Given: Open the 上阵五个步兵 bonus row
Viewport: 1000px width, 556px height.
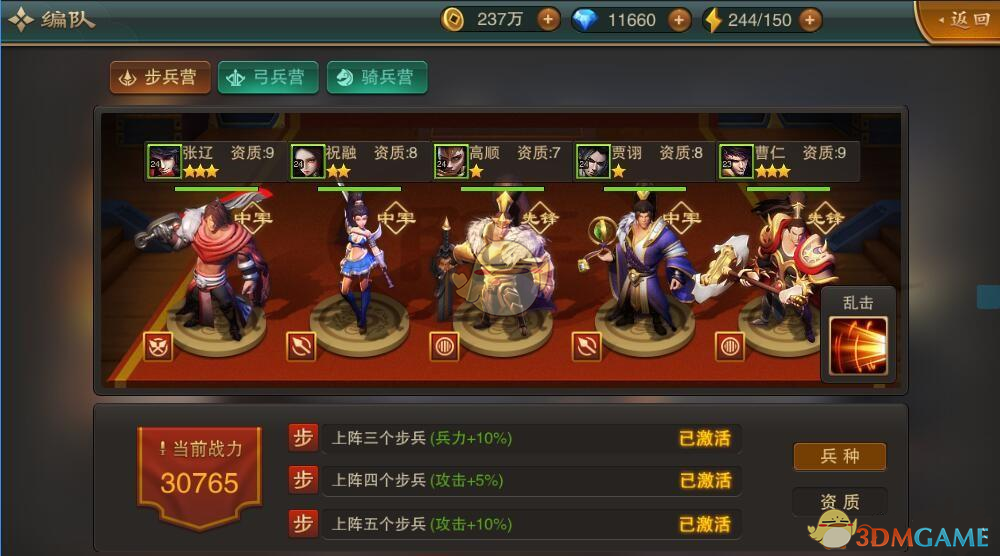Looking at the screenshot, I should (x=530, y=524).
